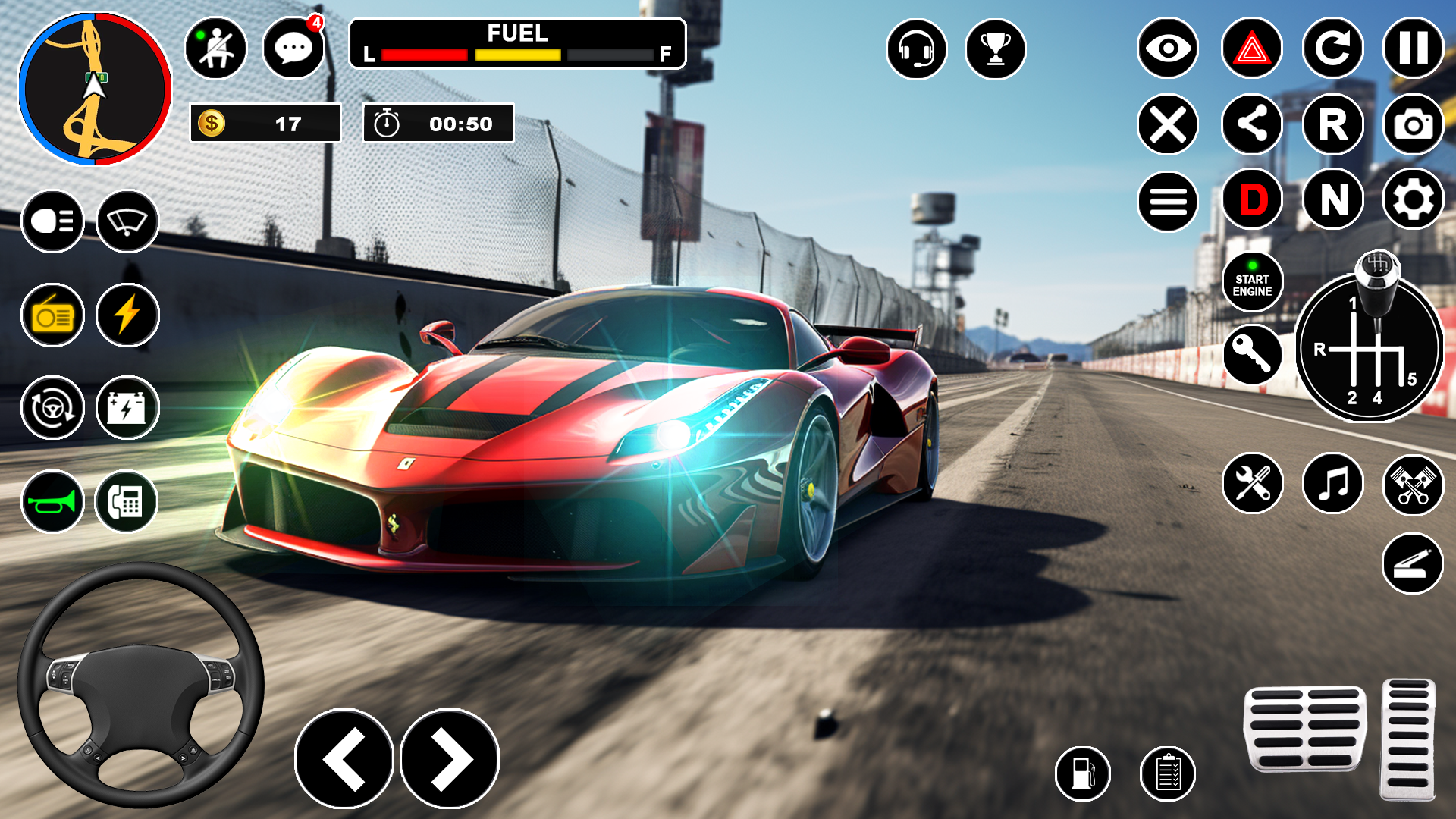Change camera view with the eye icon

point(1168,49)
